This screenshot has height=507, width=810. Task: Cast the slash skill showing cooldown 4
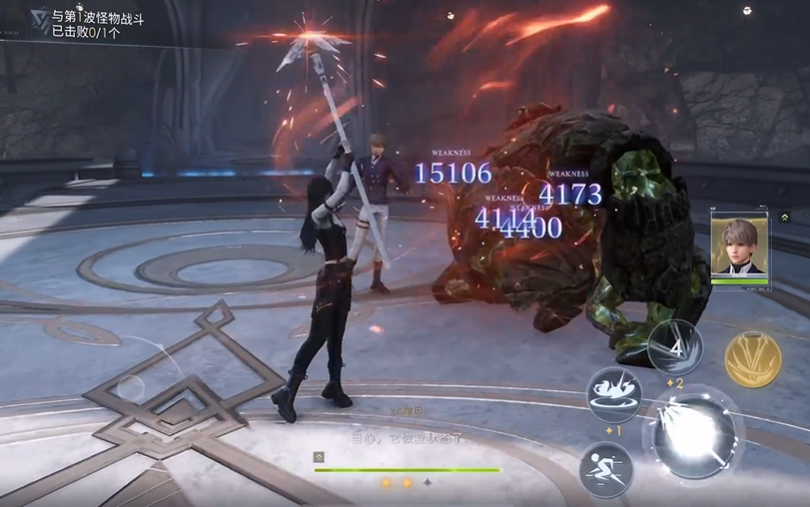tap(675, 347)
